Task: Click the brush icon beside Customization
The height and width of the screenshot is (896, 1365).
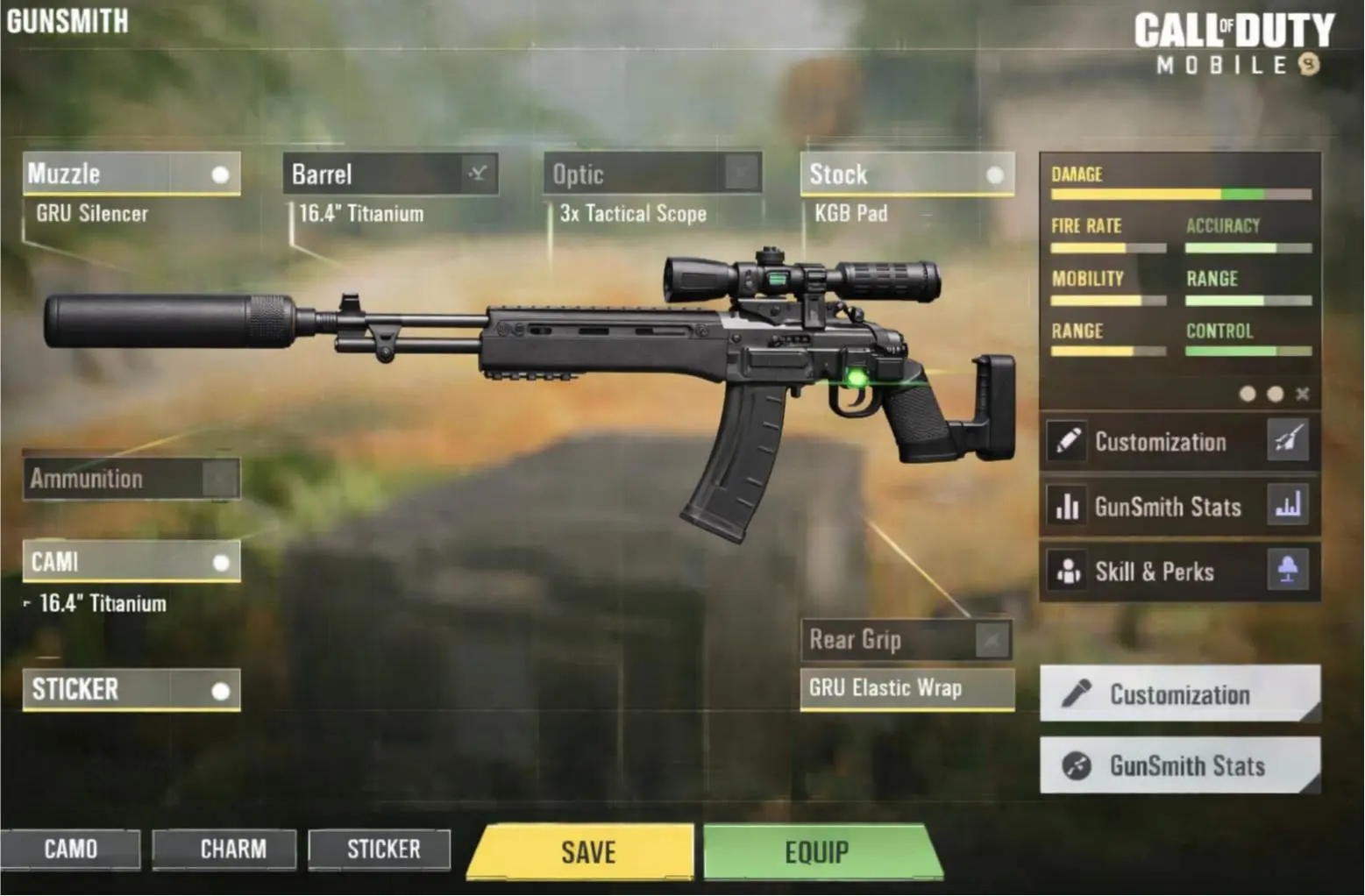Action: tap(1288, 442)
